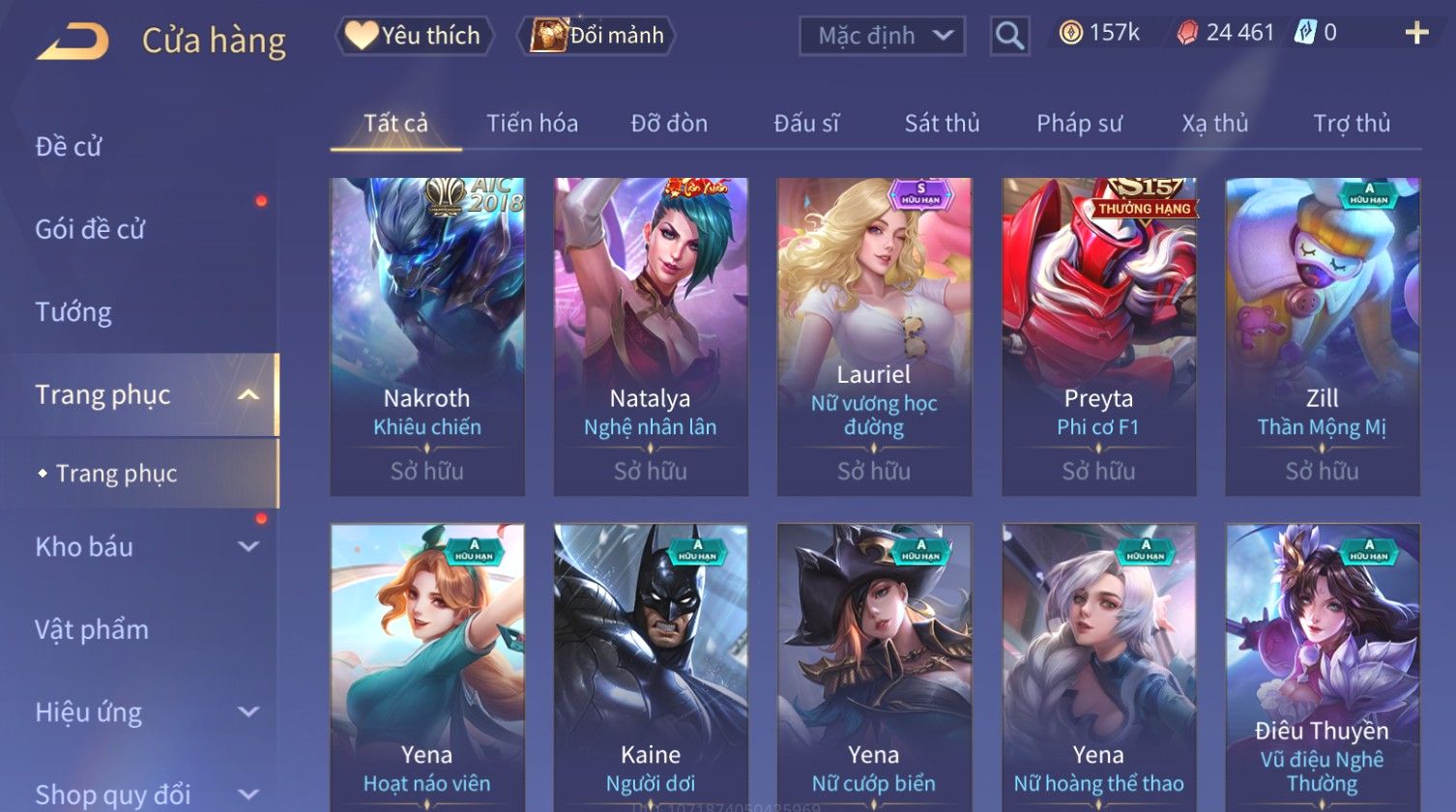Screen dimensions: 1456x812
Task: Switch to the Đỡ đòn tab
Action: 669,124
